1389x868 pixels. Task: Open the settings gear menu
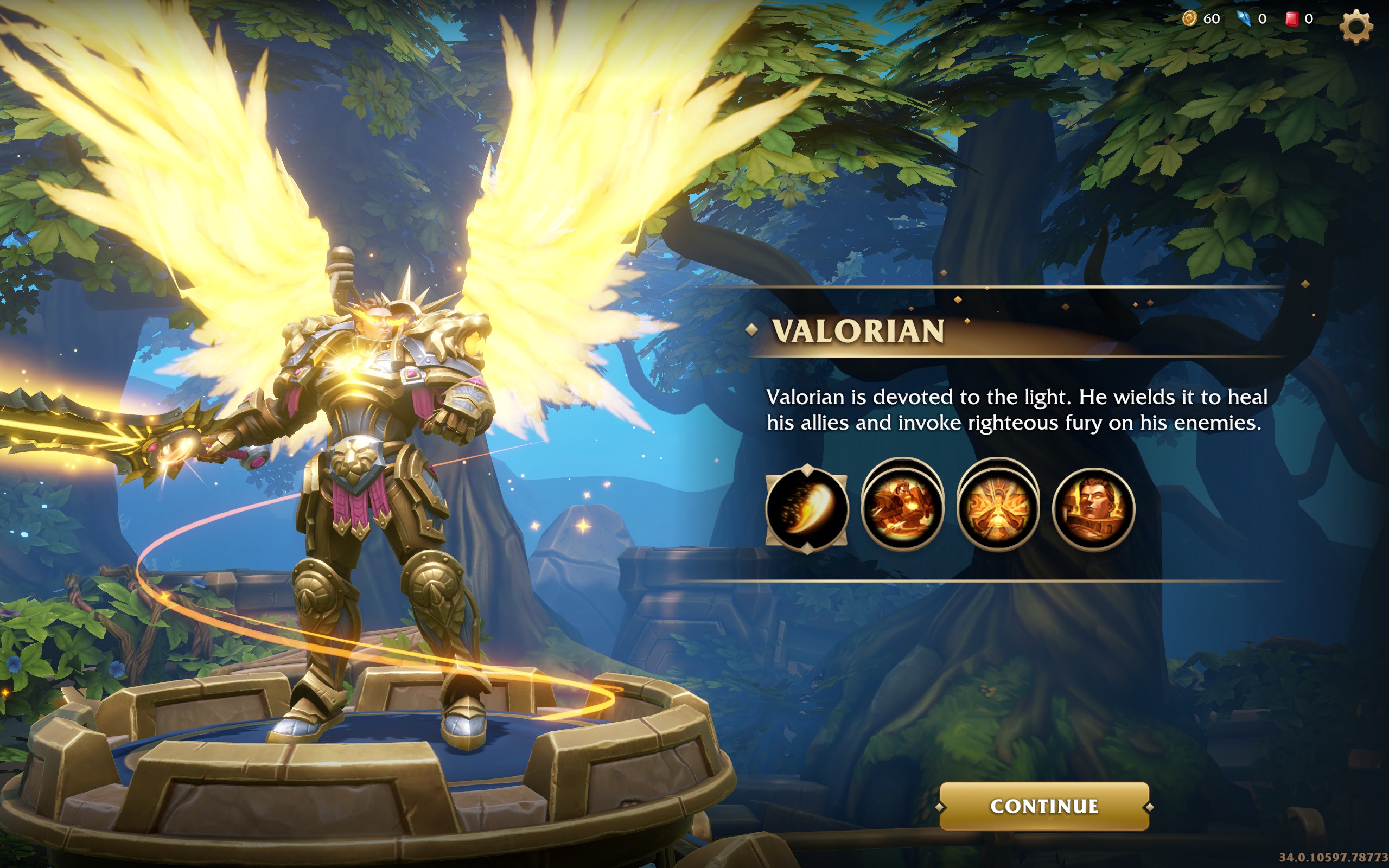pyautogui.click(x=1356, y=26)
